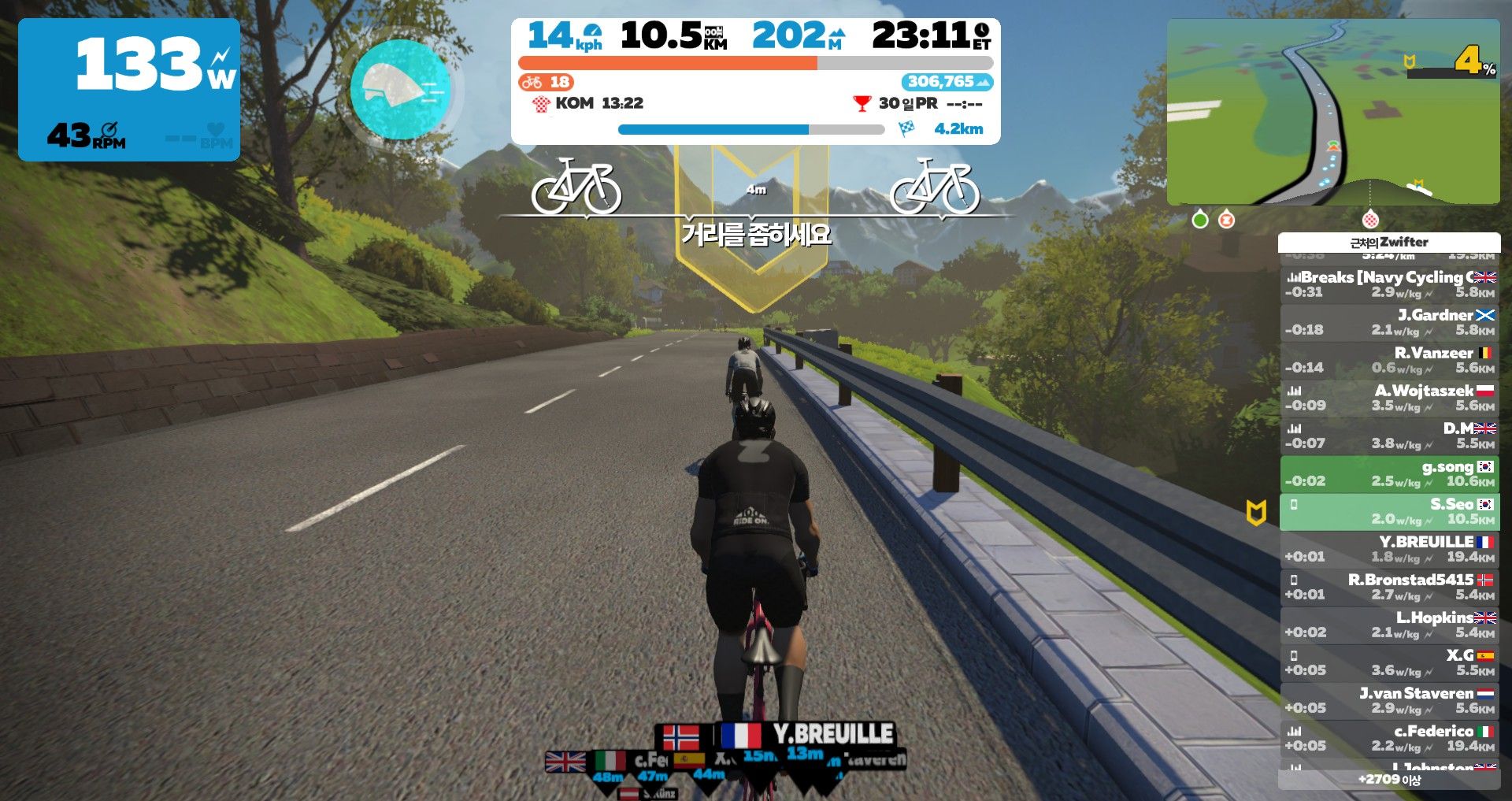Pick J.van Staveren rider row
Viewport: 1512px width, 801px height.
1389,700
